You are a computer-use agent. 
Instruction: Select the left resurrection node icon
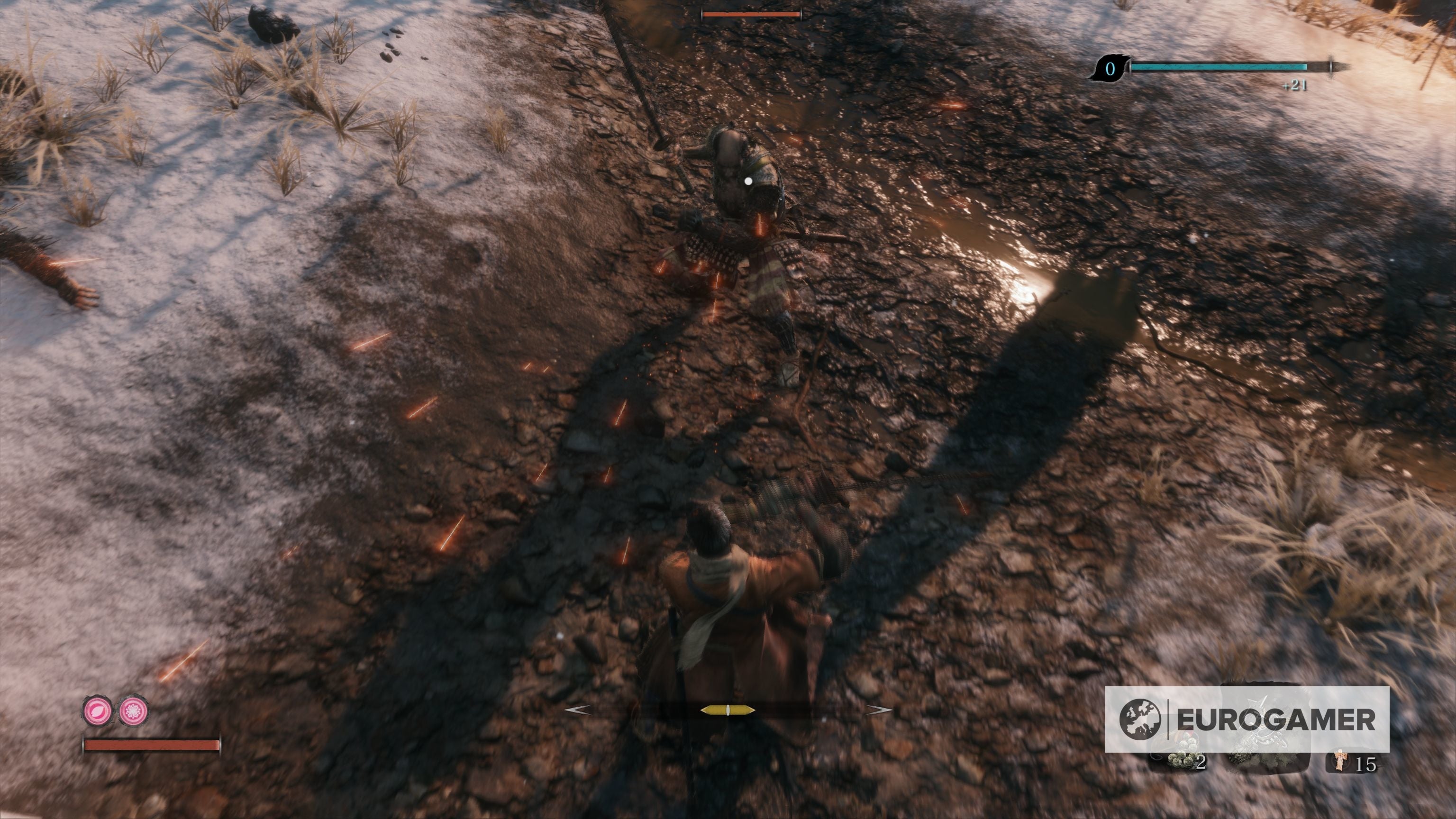point(98,711)
